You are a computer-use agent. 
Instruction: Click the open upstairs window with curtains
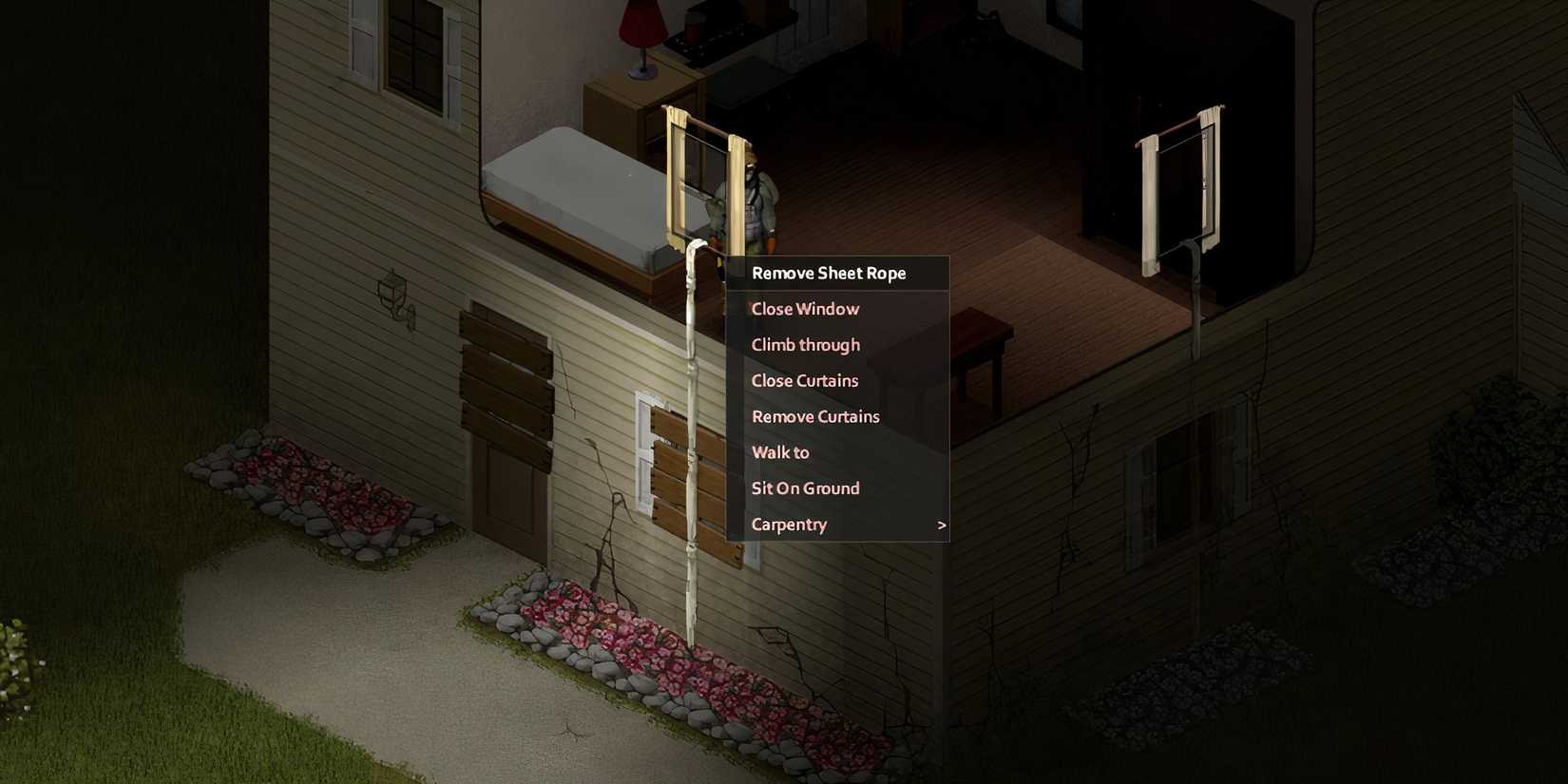click(703, 181)
